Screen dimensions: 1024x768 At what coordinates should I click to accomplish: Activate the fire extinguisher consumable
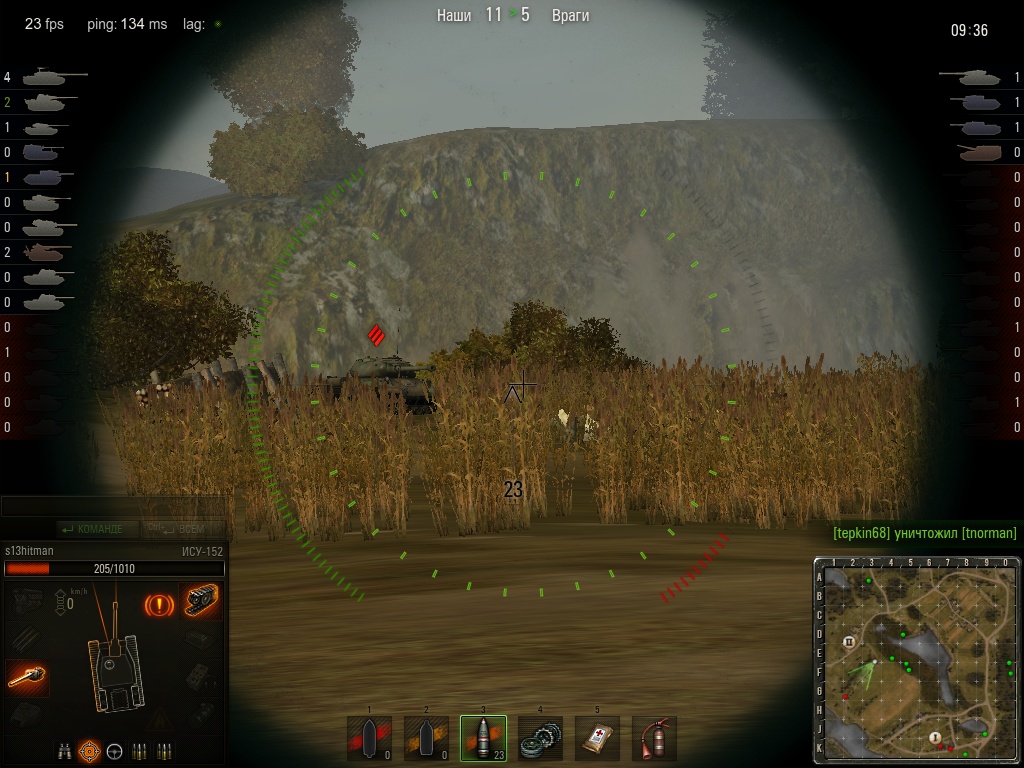coord(654,738)
